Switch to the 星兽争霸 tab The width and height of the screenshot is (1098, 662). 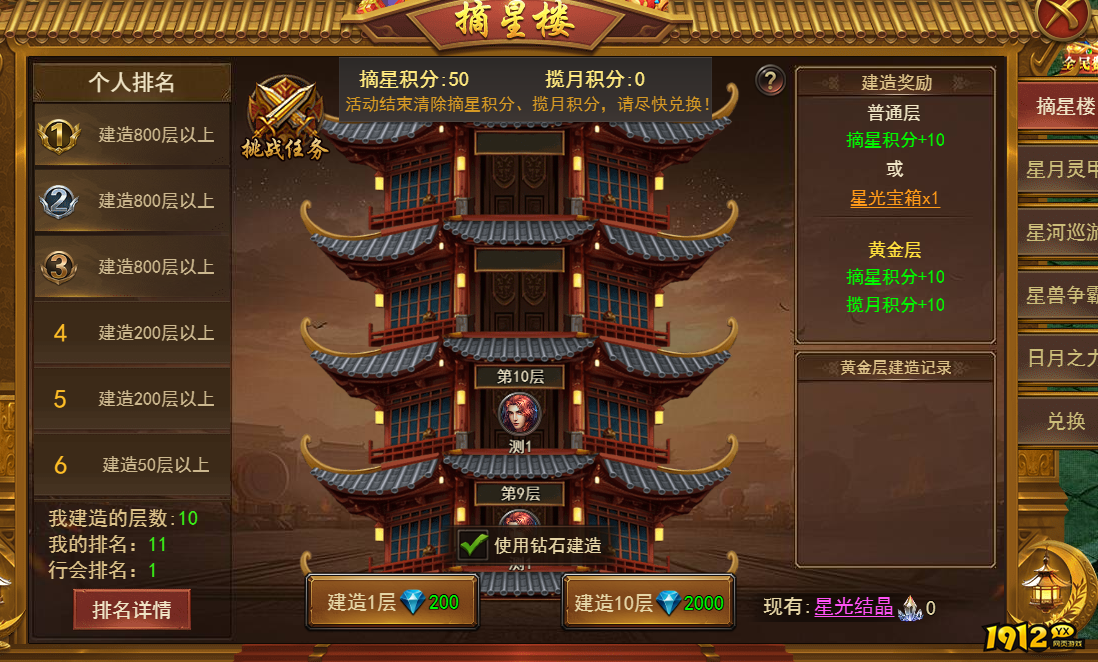(x=1064, y=296)
